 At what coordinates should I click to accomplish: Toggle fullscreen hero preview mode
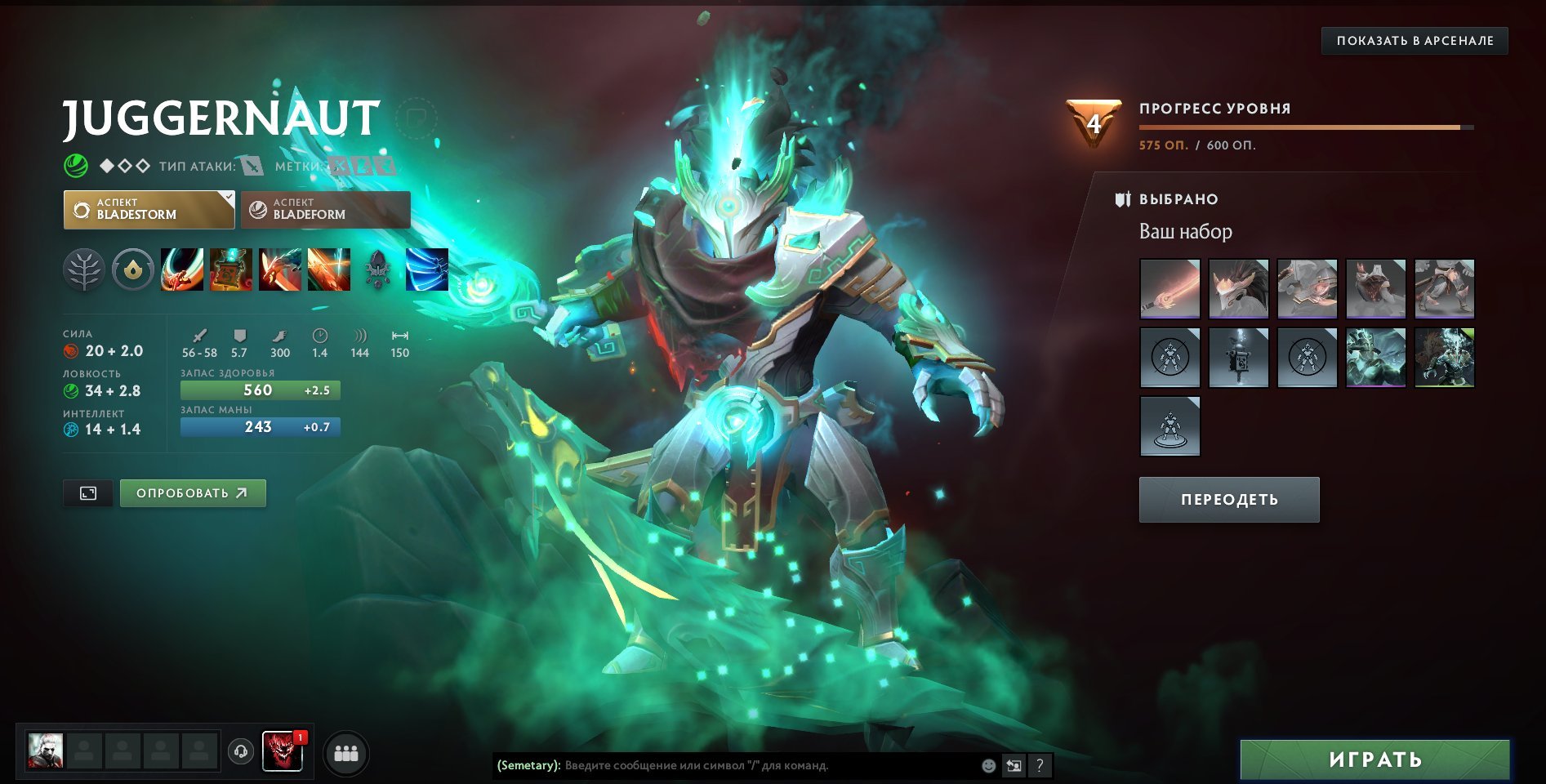pyautogui.click(x=87, y=493)
